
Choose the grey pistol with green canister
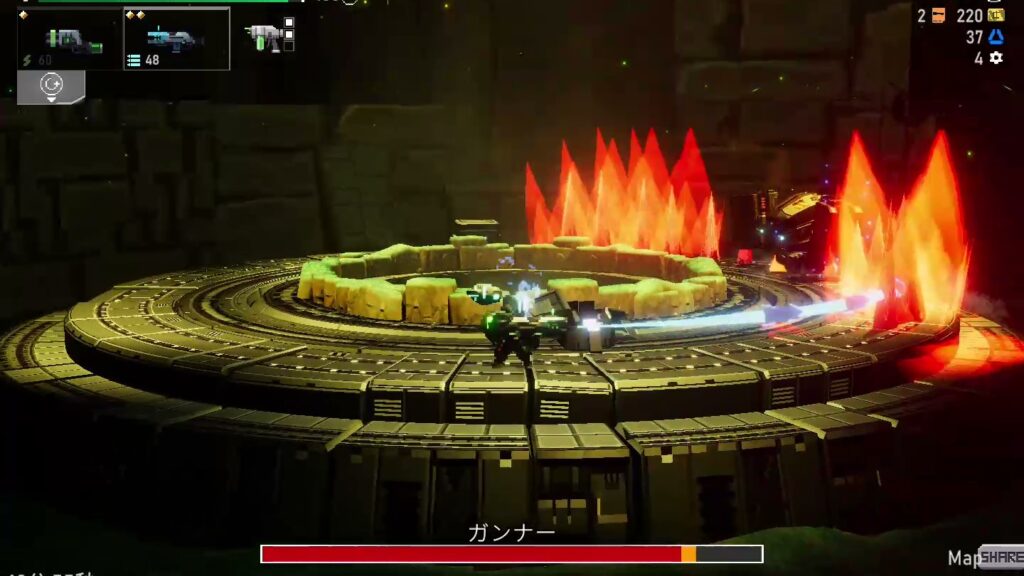[264, 37]
